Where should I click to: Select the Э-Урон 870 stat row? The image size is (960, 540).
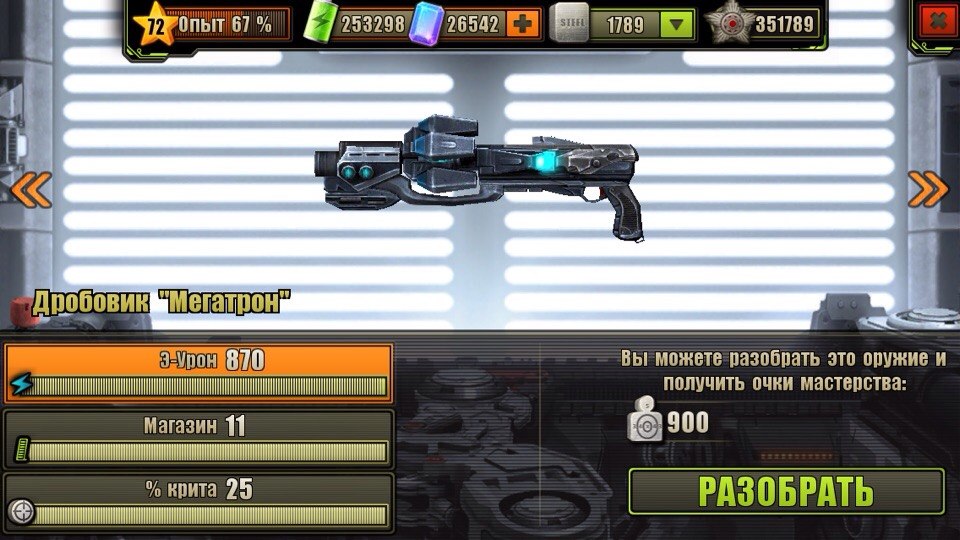click(197, 373)
